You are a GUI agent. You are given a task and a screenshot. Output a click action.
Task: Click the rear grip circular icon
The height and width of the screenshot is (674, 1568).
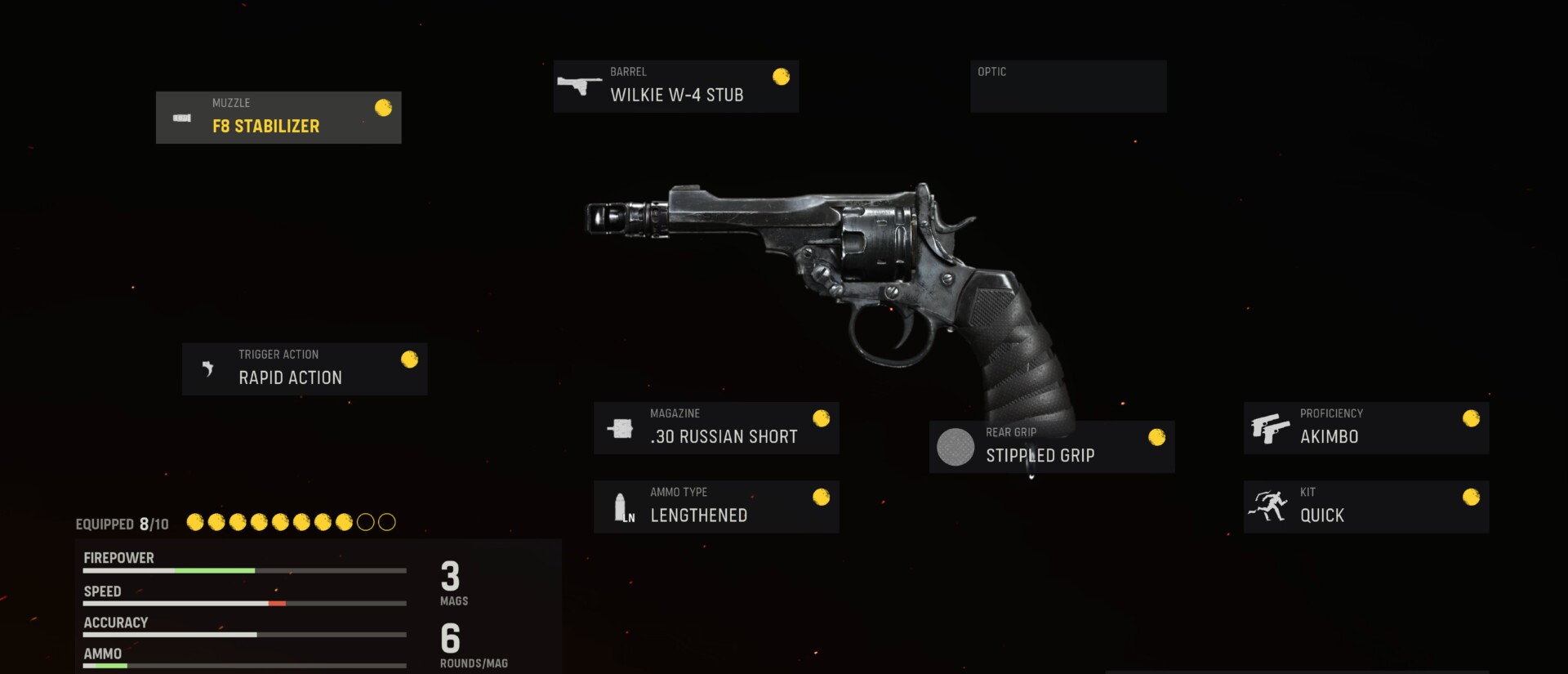(955, 447)
